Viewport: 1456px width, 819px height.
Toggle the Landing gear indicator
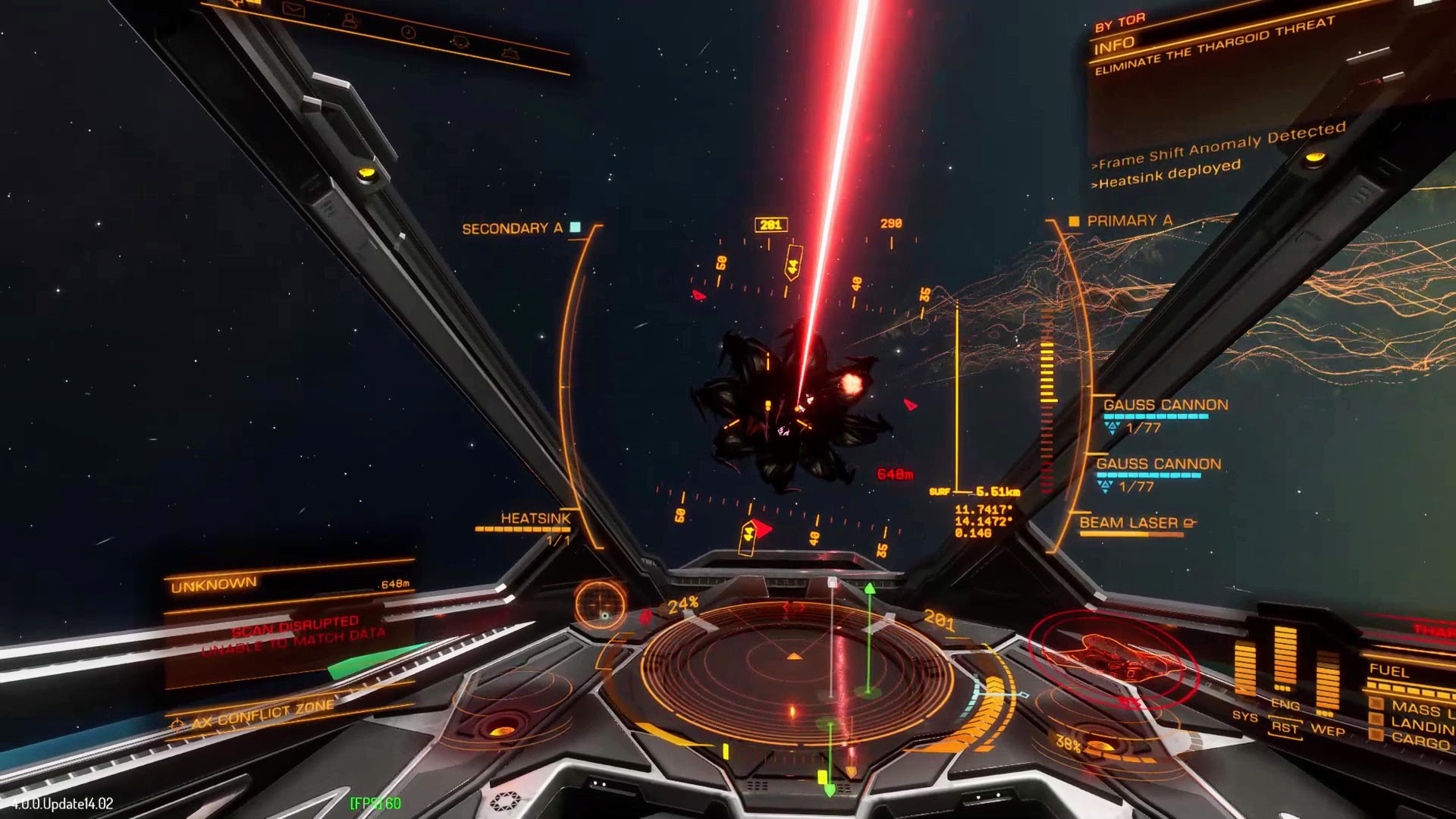tap(1420, 726)
